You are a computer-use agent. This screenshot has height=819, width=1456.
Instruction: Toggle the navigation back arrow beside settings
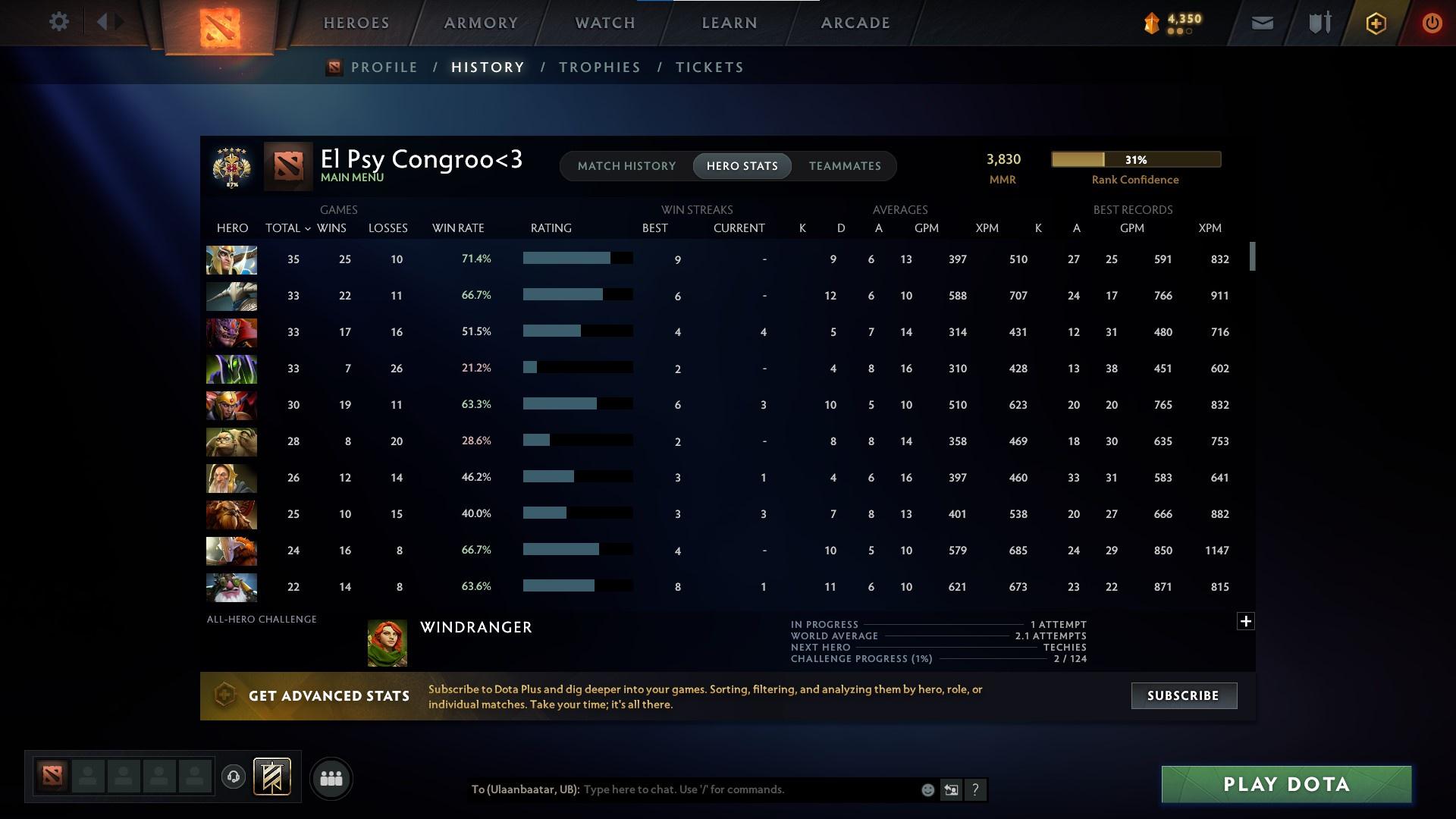pyautogui.click(x=104, y=21)
